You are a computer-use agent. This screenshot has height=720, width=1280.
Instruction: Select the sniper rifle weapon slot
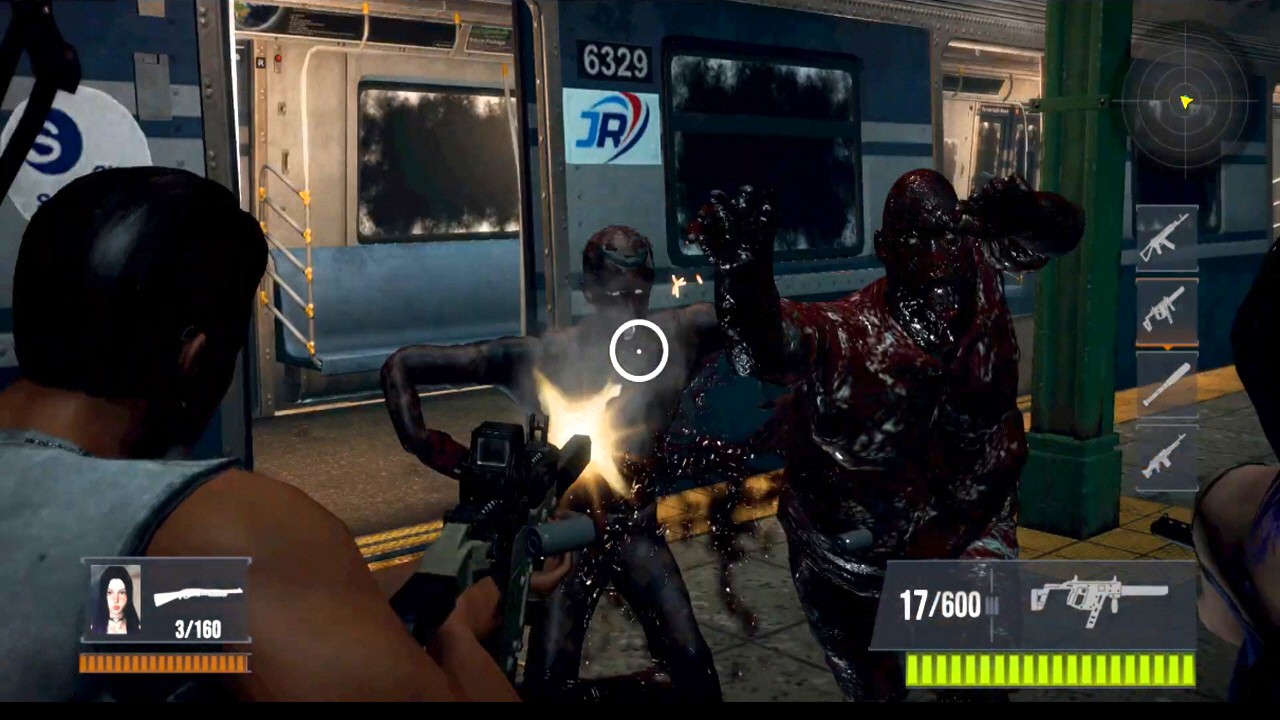[1167, 385]
